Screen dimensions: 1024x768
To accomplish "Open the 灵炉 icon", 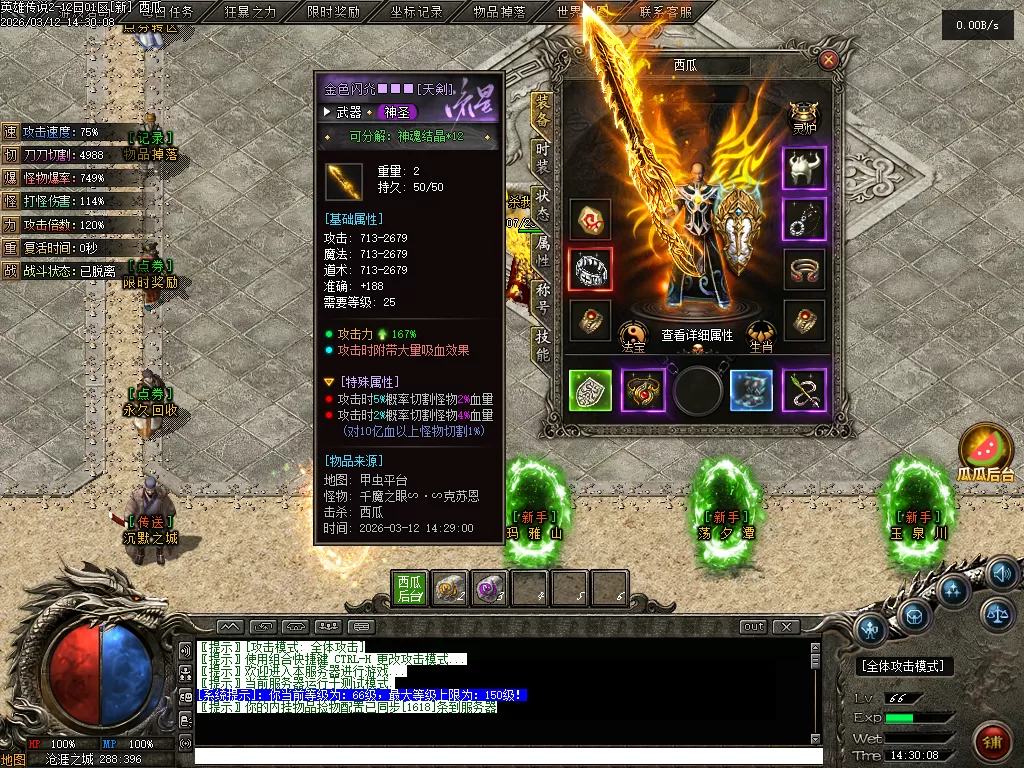I will tap(804, 117).
